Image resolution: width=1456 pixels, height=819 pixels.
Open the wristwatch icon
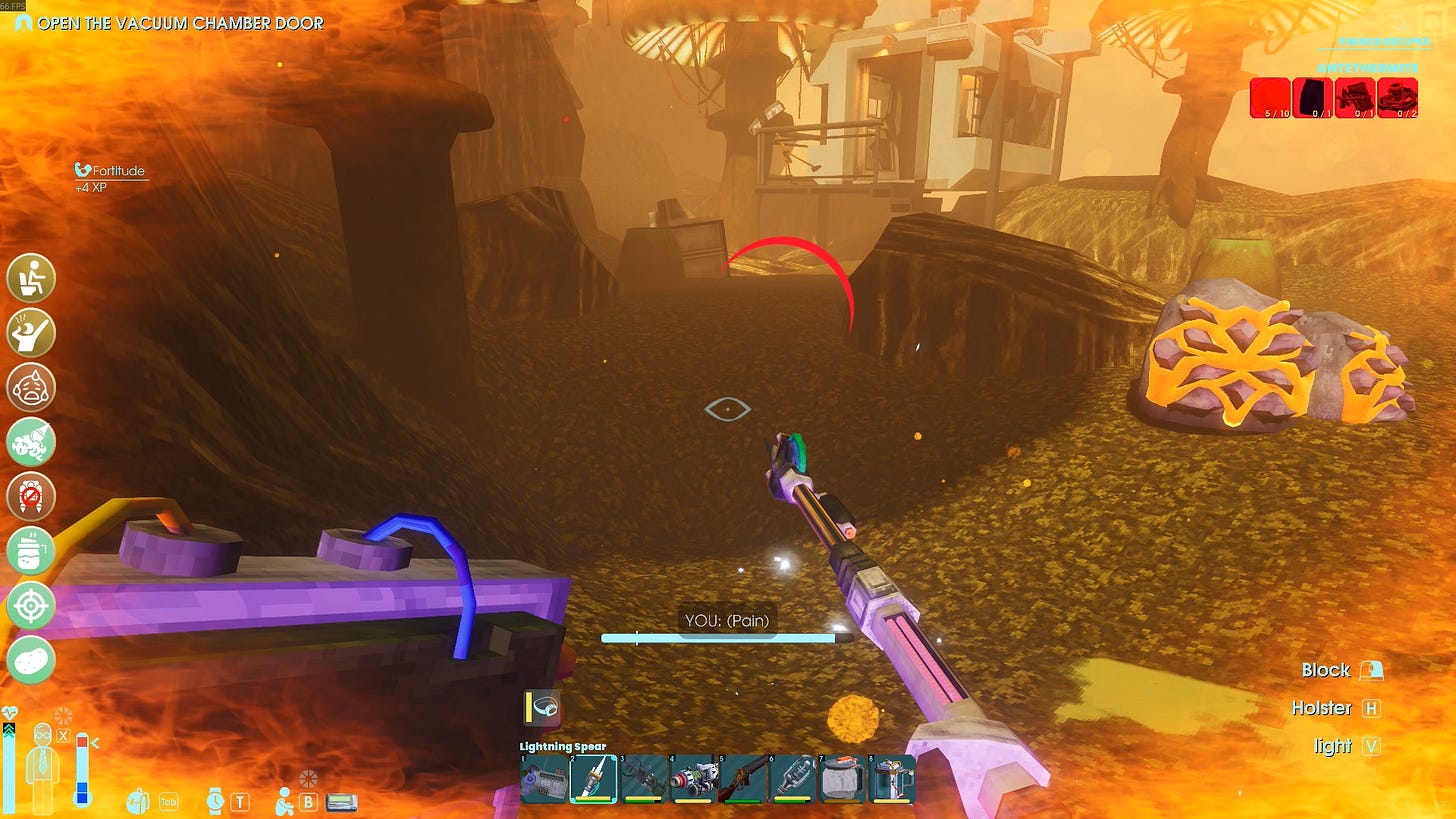(215, 800)
